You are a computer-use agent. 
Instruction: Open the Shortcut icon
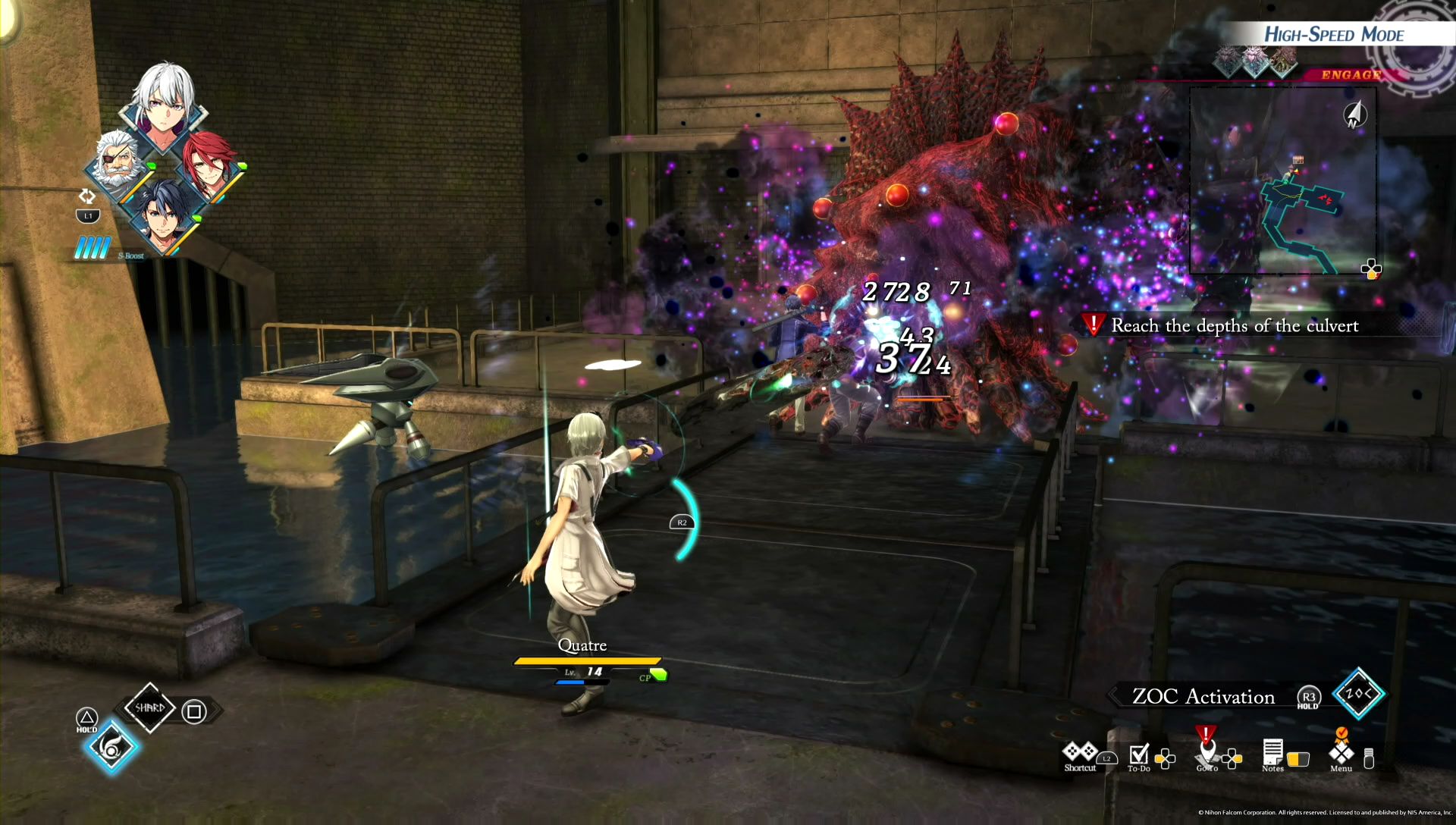coord(1080,754)
